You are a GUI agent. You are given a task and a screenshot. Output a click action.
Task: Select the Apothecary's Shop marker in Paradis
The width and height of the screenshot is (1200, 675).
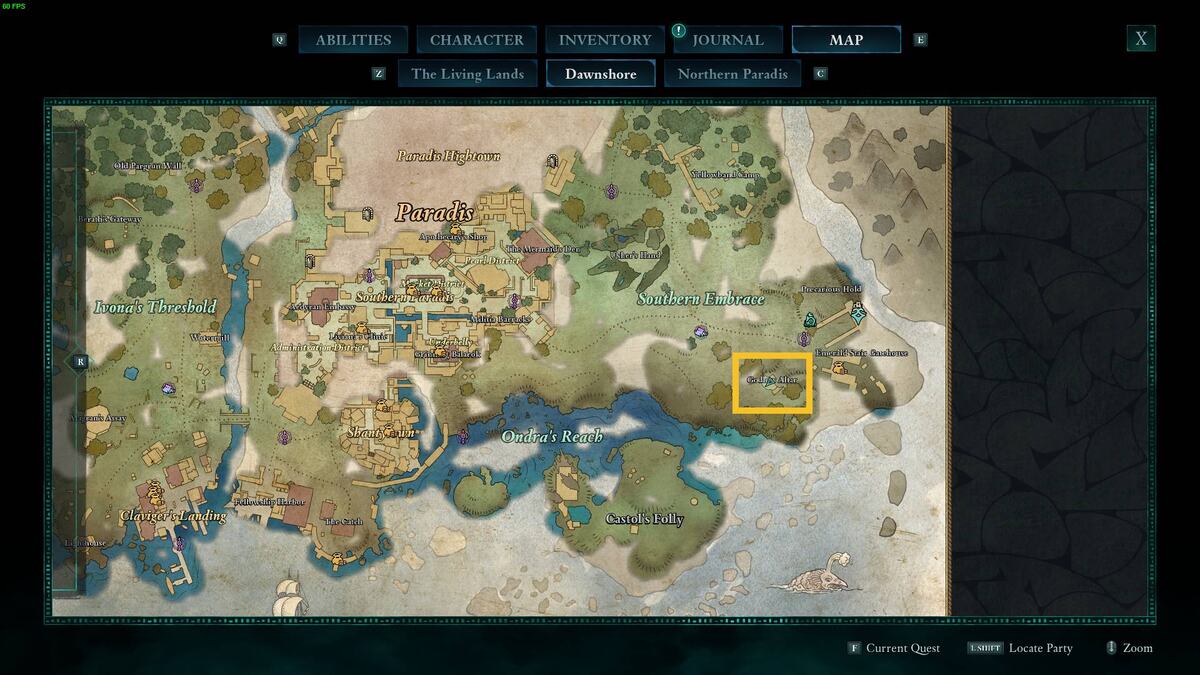click(457, 229)
